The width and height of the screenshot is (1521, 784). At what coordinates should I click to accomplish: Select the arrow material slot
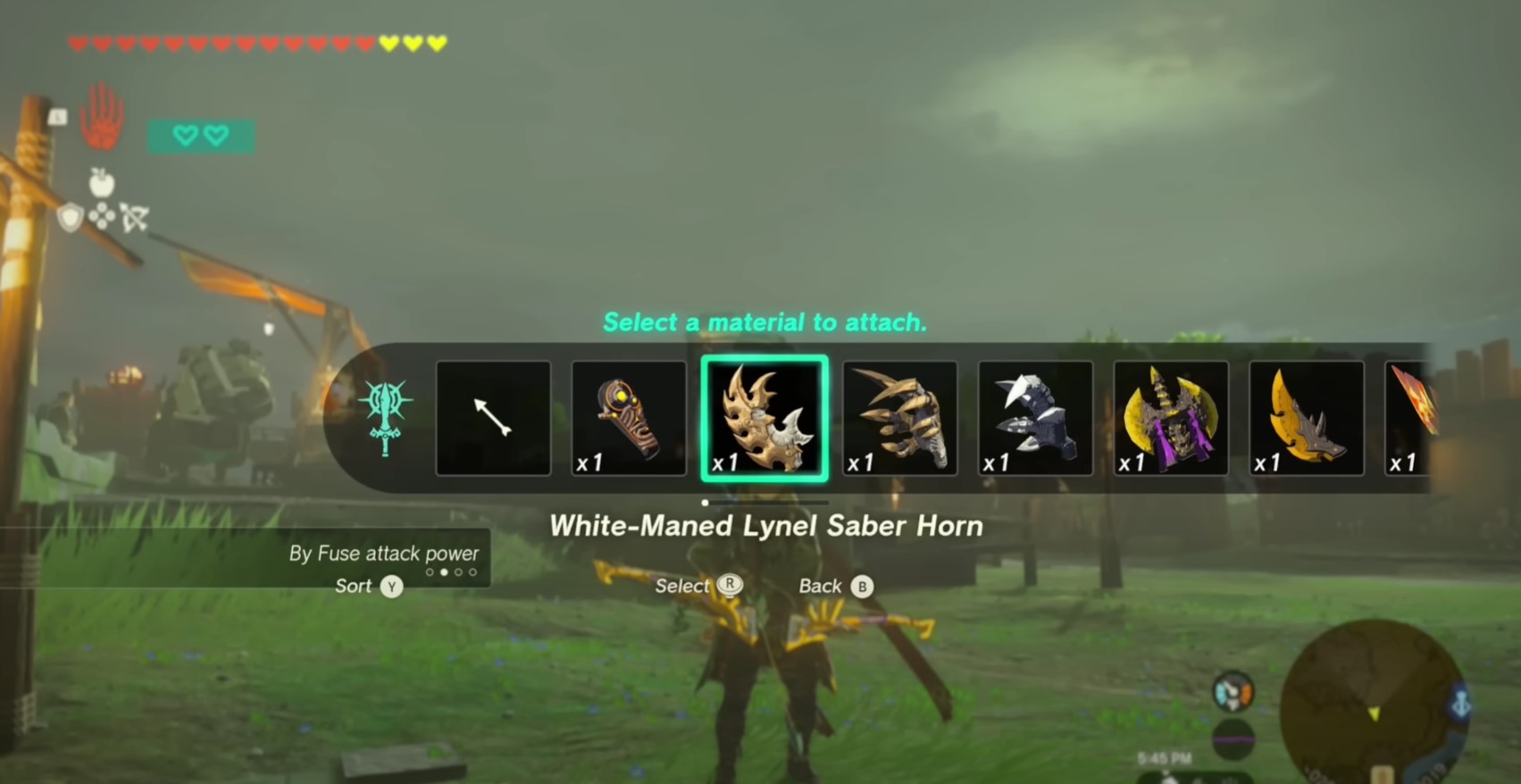click(x=493, y=418)
